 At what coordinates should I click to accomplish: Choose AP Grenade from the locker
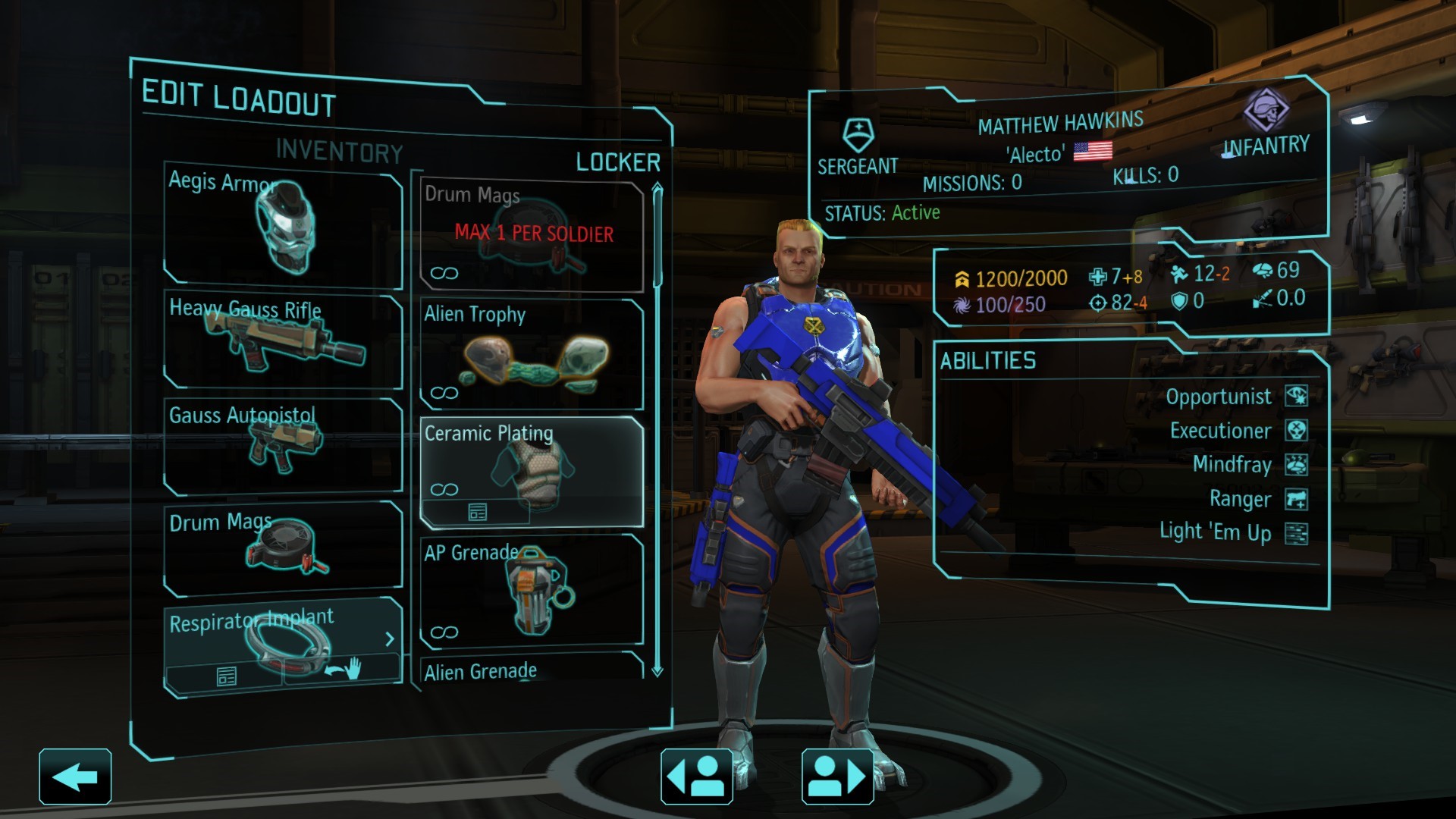pos(531,591)
